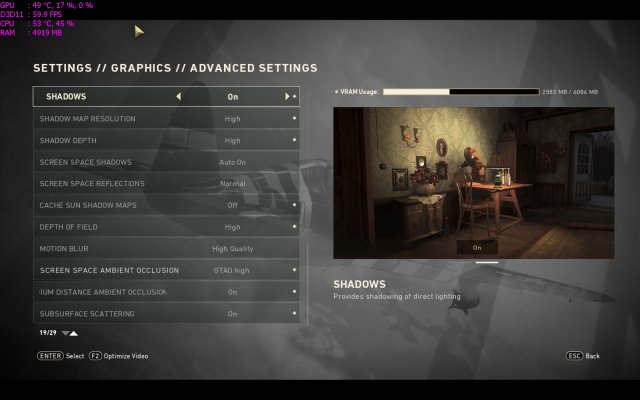This screenshot has height=400, width=640.
Task: Go back using the Back button
Action: 584,356
